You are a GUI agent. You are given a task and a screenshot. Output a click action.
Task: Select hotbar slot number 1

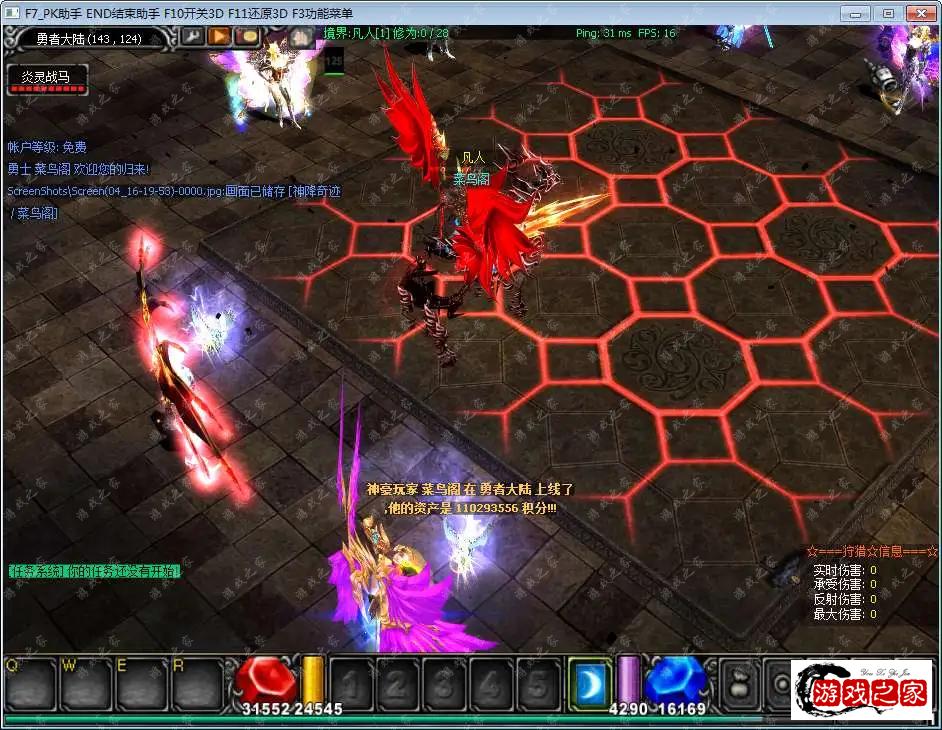tap(351, 684)
